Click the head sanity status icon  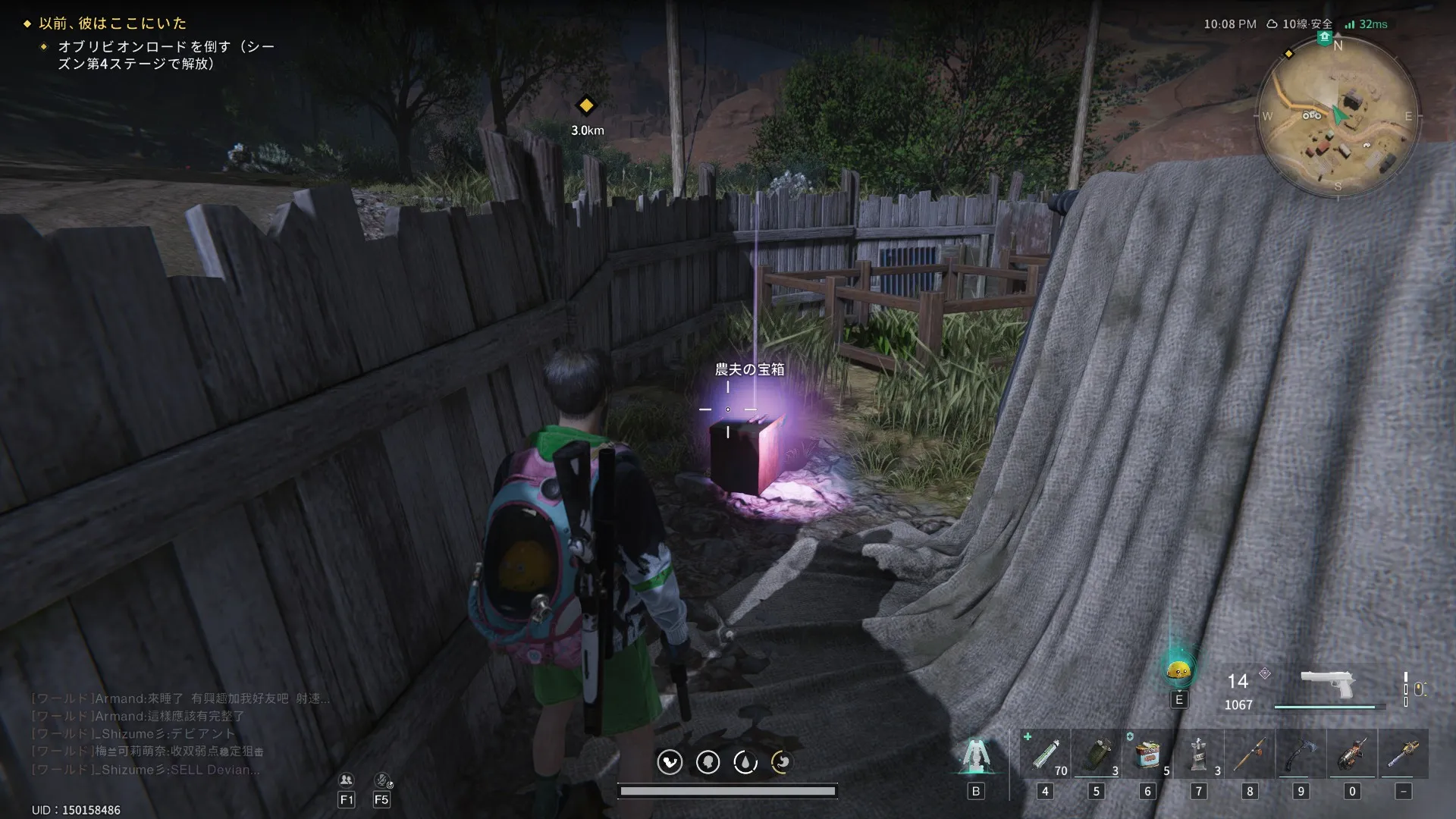708,762
